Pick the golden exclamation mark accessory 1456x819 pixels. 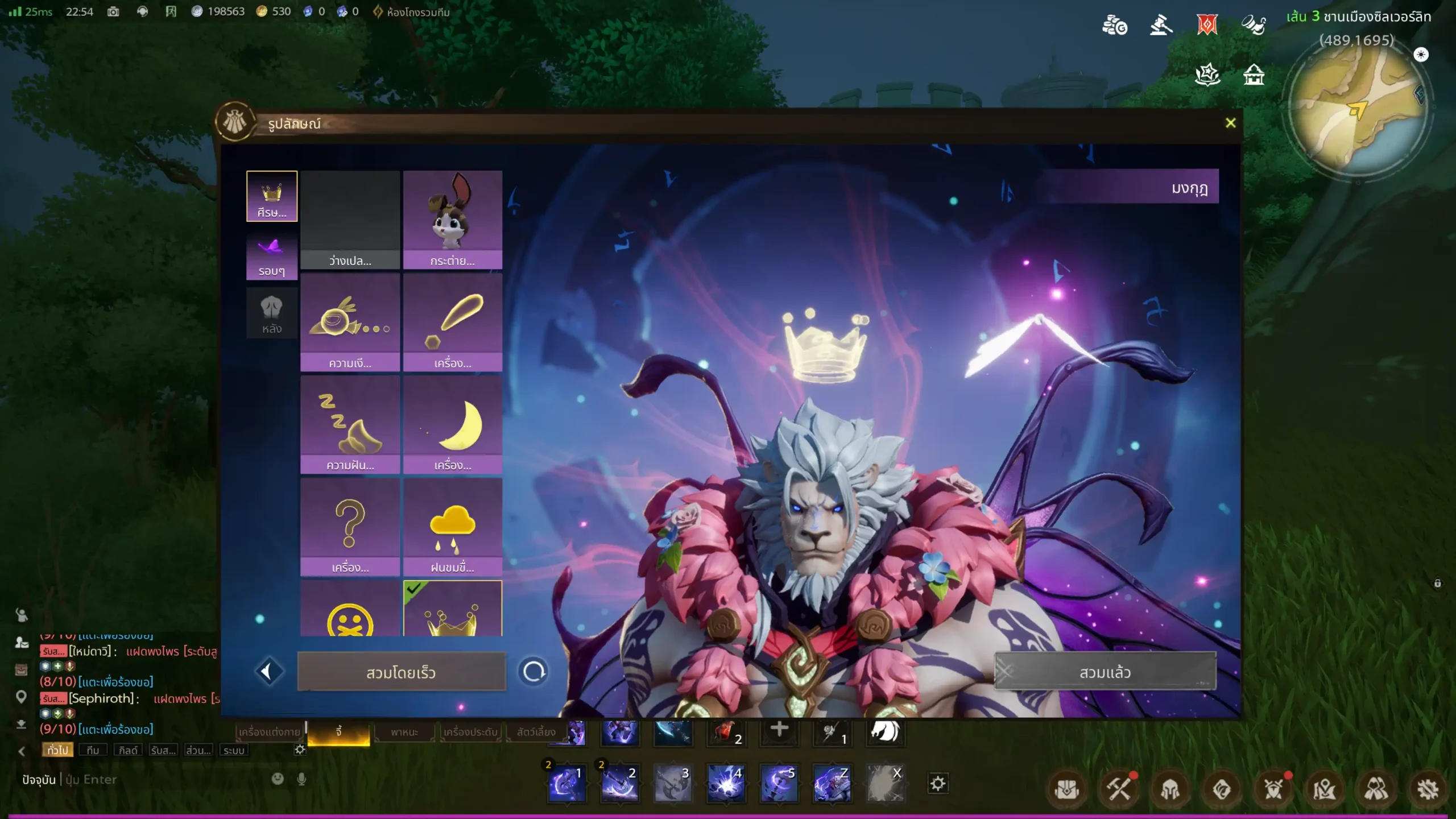pyautogui.click(x=453, y=322)
